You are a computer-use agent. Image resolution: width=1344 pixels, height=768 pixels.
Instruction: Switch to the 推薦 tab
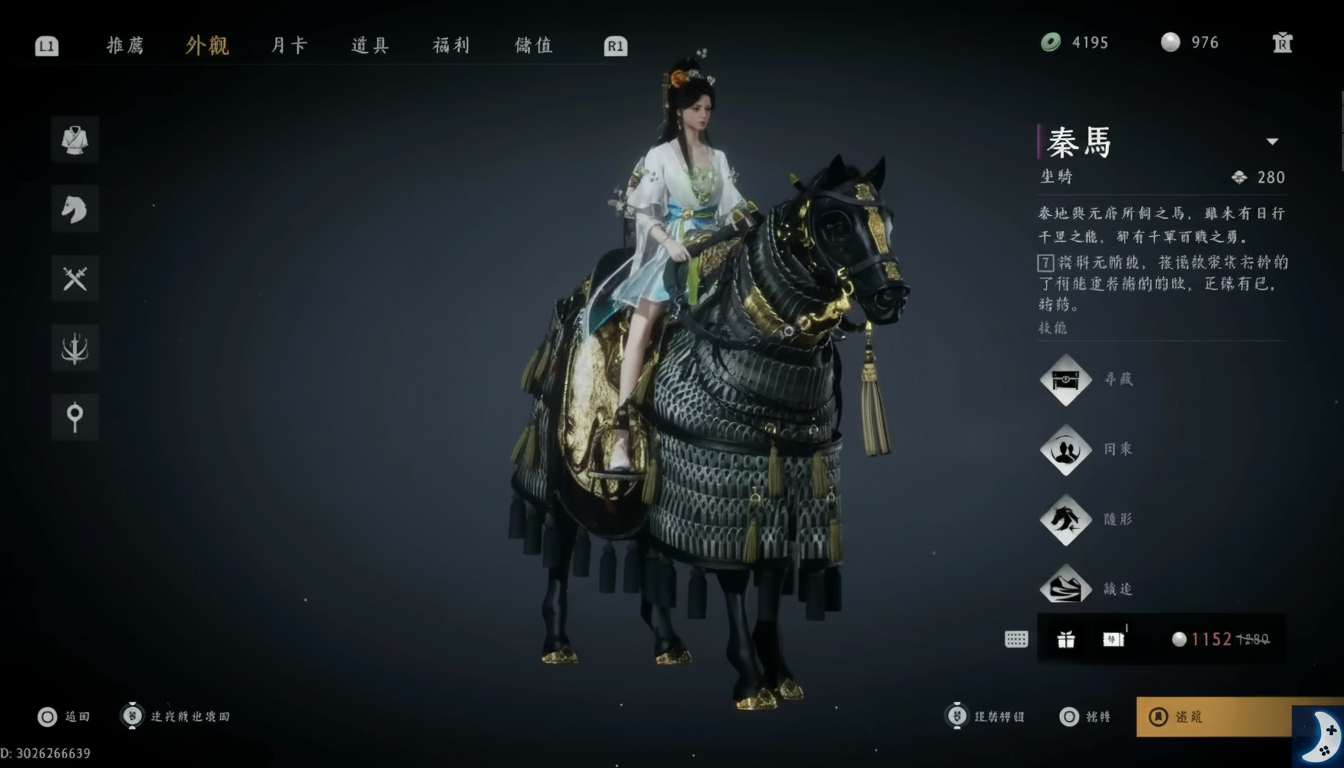(125, 45)
